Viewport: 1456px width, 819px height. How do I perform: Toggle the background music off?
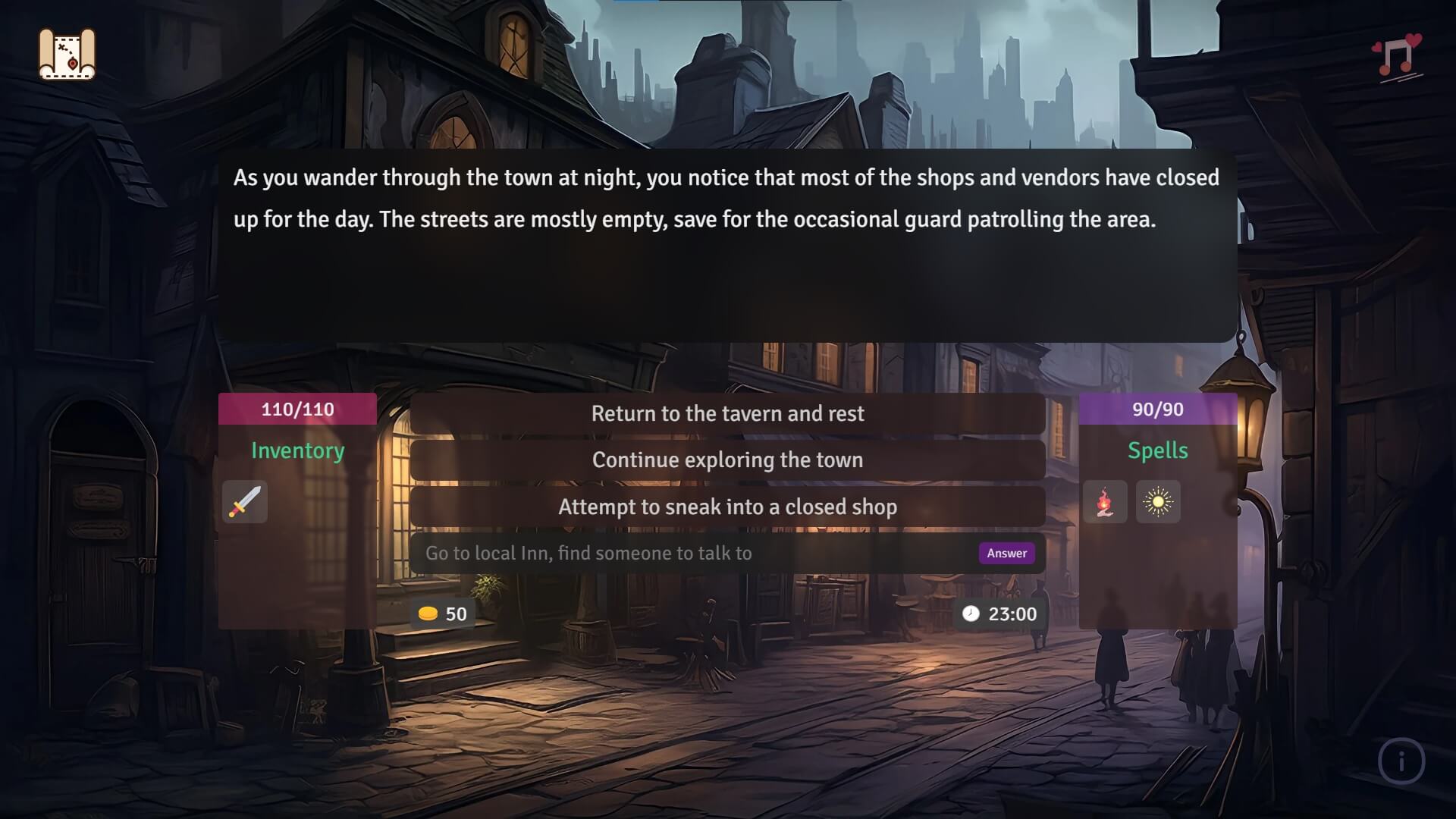1398,57
